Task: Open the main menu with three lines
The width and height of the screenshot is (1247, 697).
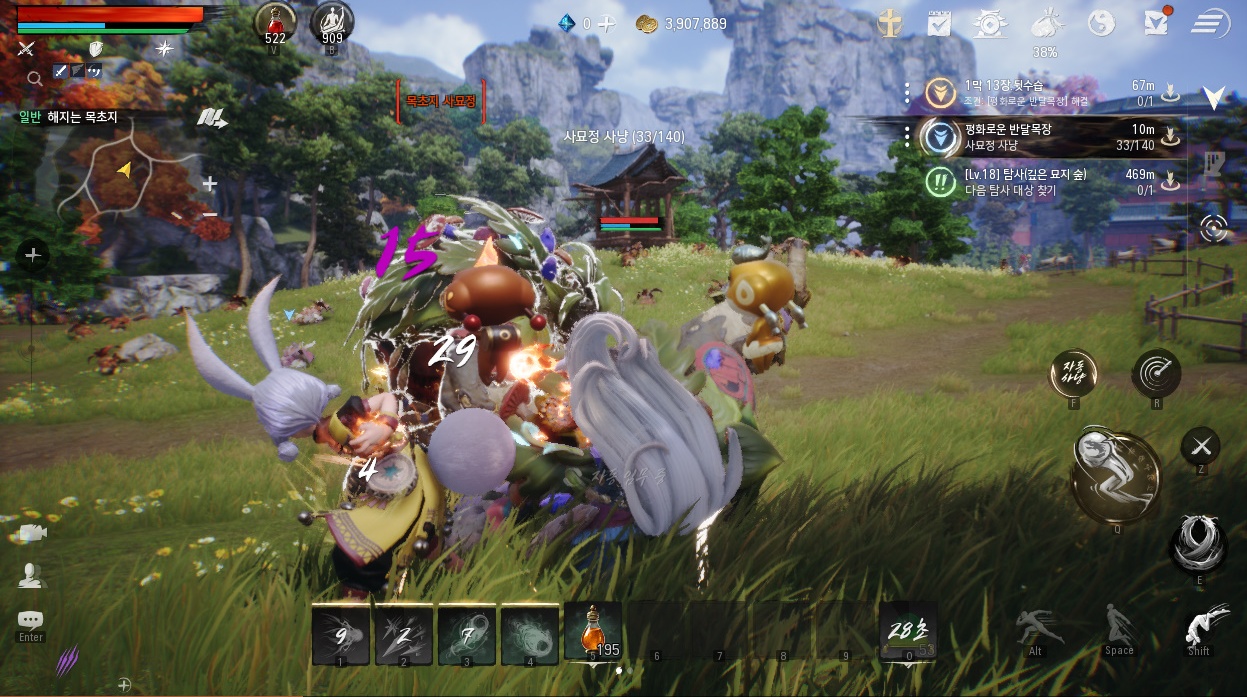Action: pyautogui.click(x=1210, y=23)
